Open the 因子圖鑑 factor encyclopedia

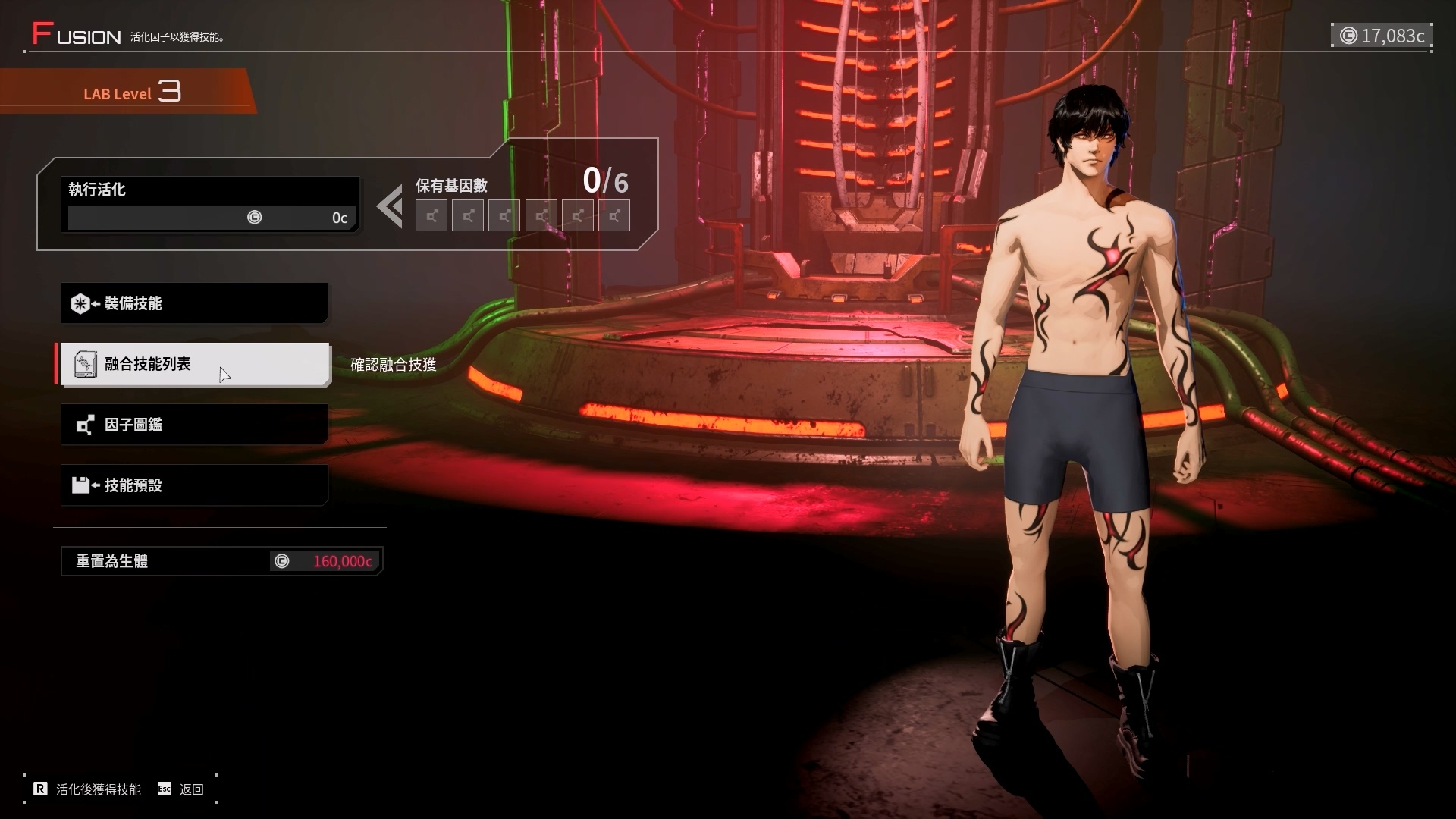click(194, 425)
